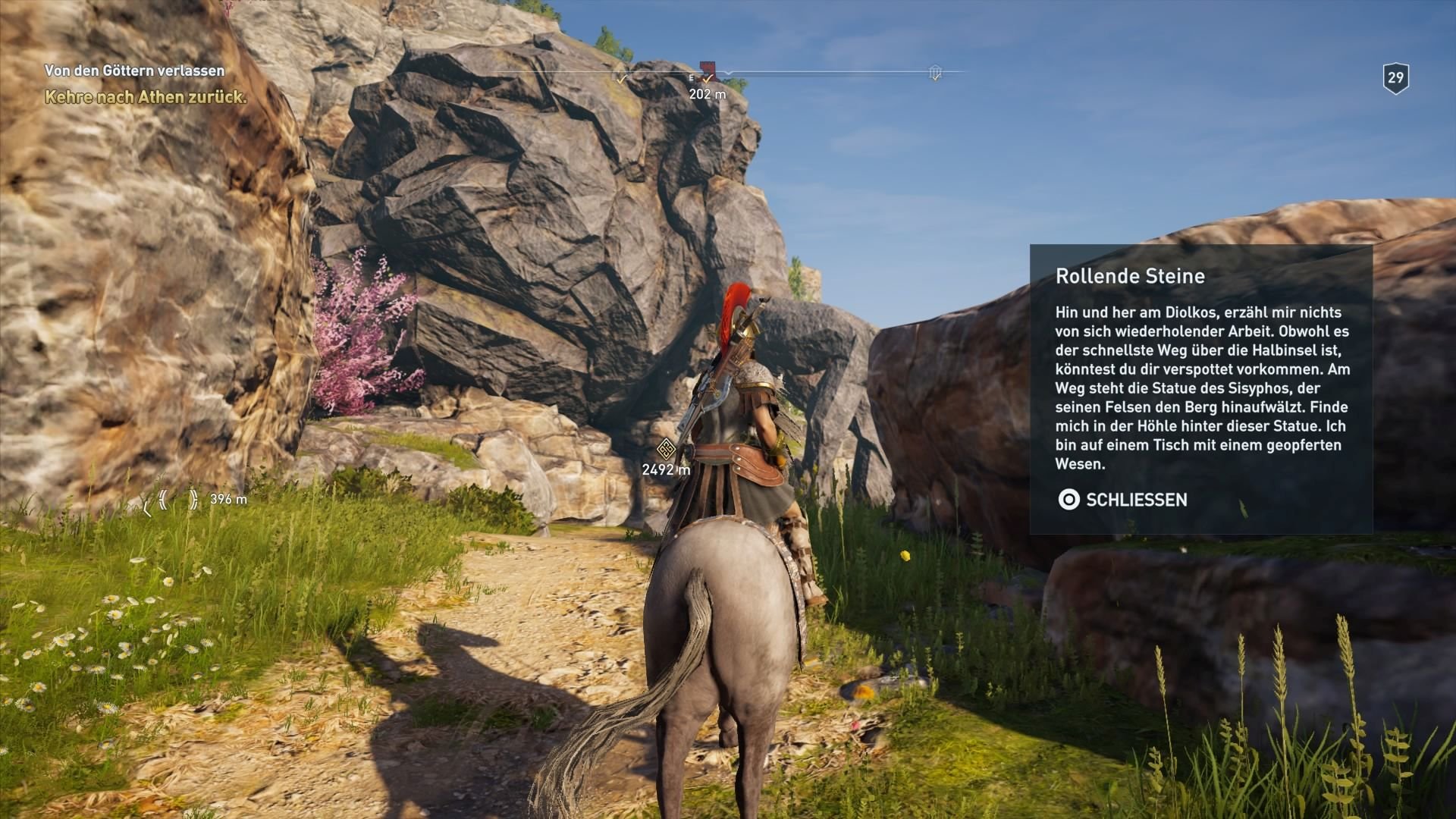This screenshot has width=1456, height=819.
Task: Open the quest objective Kehre nach Athen zurück
Action: [x=144, y=97]
